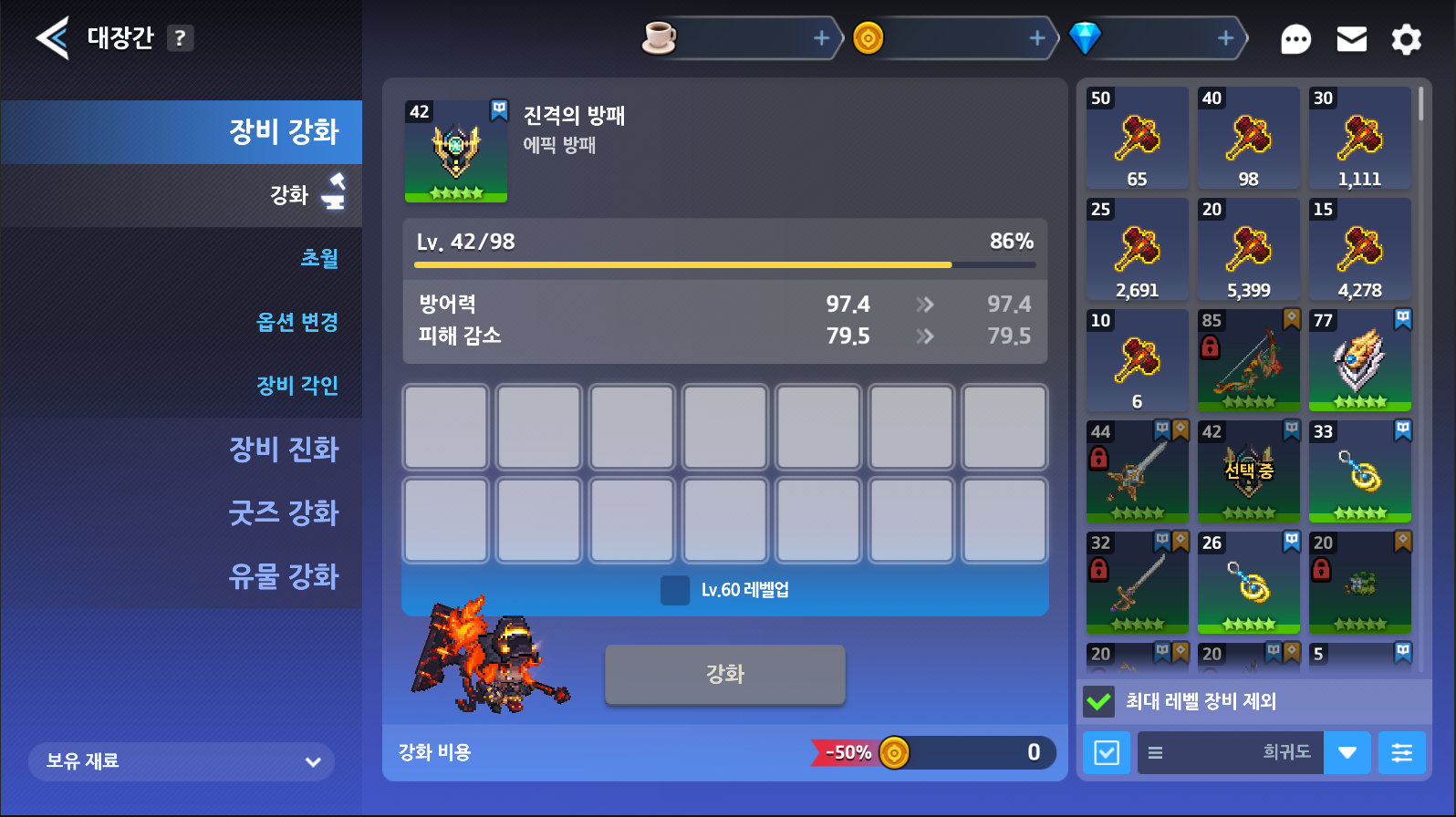Tick the Lv.60 레벨업 checkbox
The width and height of the screenshot is (1456, 817).
point(675,590)
